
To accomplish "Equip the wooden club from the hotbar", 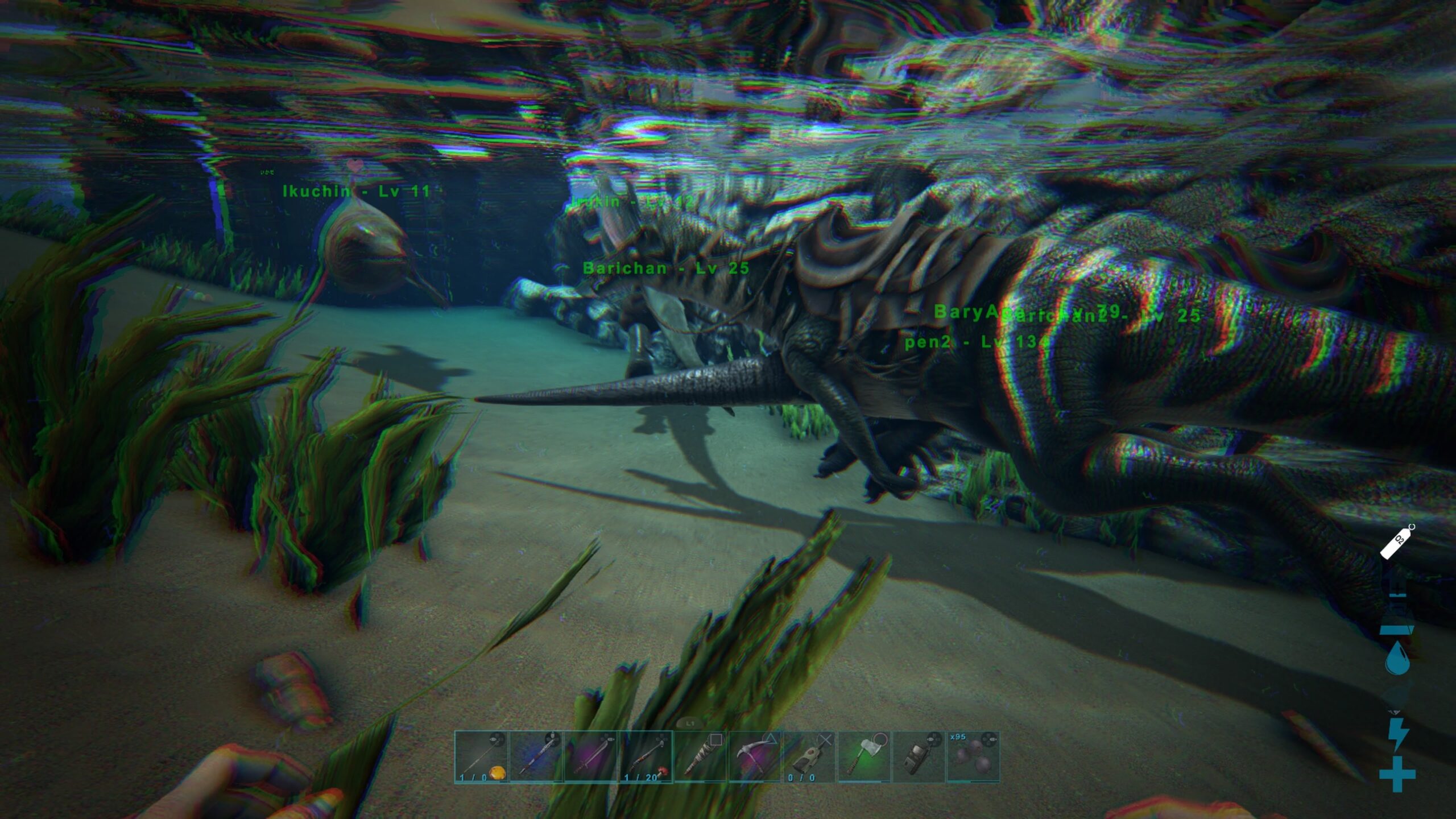I will click(700, 757).
